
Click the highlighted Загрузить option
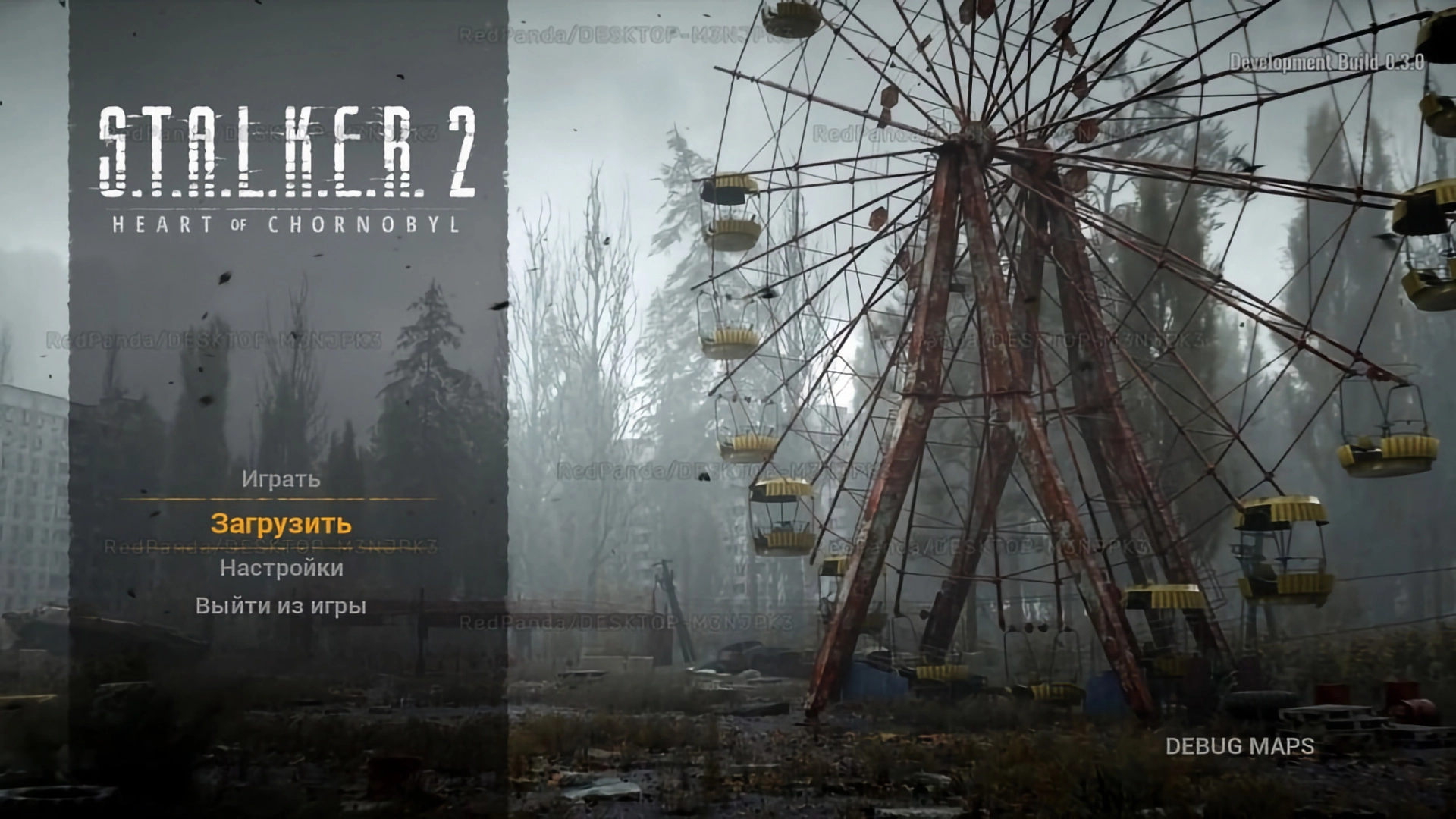281,522
